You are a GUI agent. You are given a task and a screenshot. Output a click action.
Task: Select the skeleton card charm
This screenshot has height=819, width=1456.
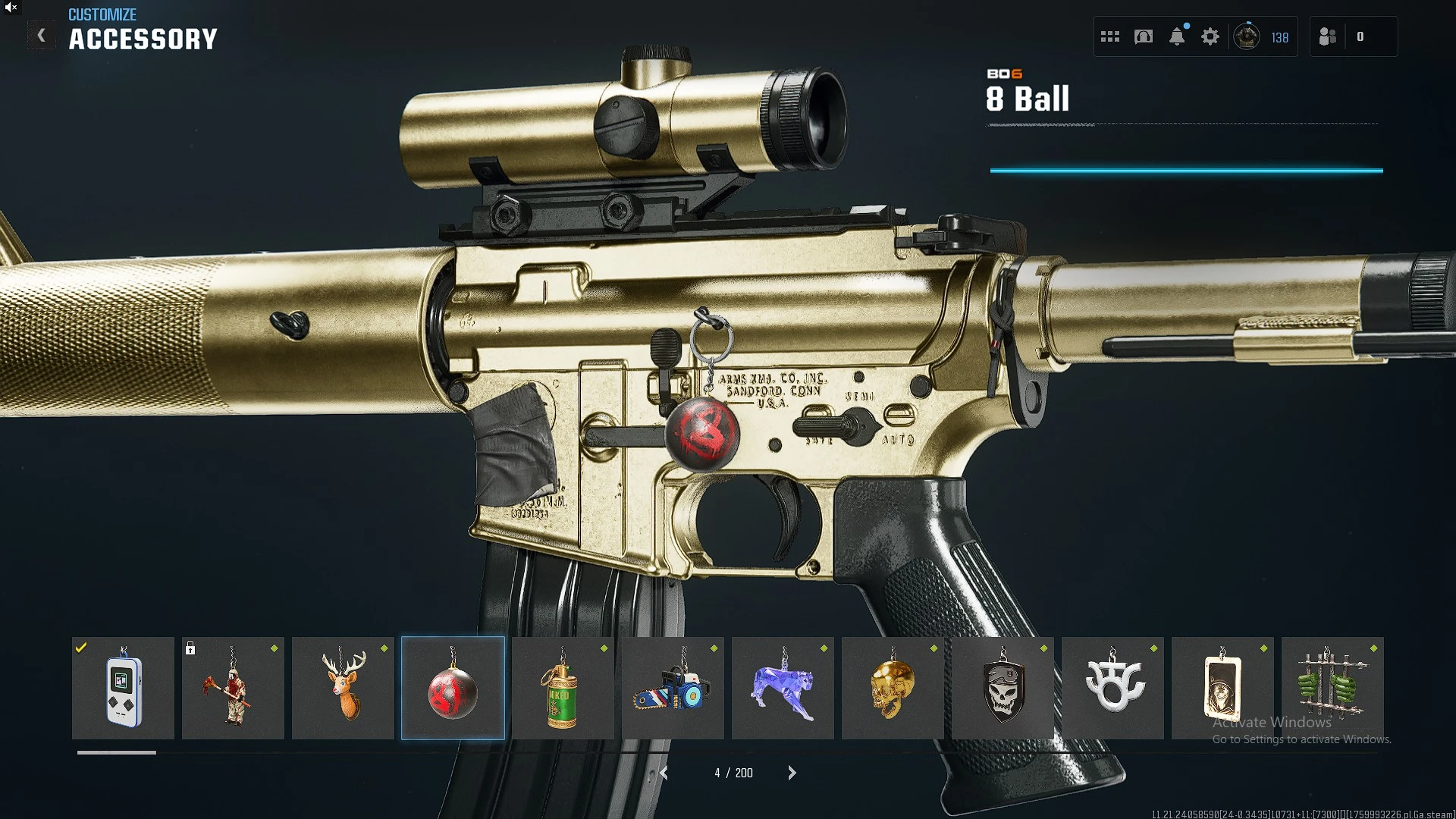[1222, 688]
